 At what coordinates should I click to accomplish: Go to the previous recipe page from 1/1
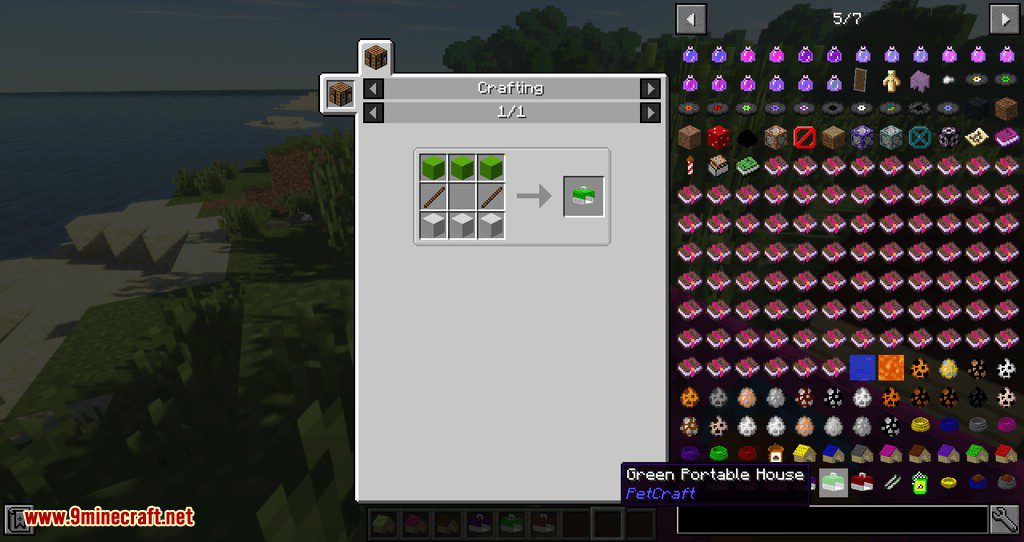pyautogui.click(x=372, y=112)
